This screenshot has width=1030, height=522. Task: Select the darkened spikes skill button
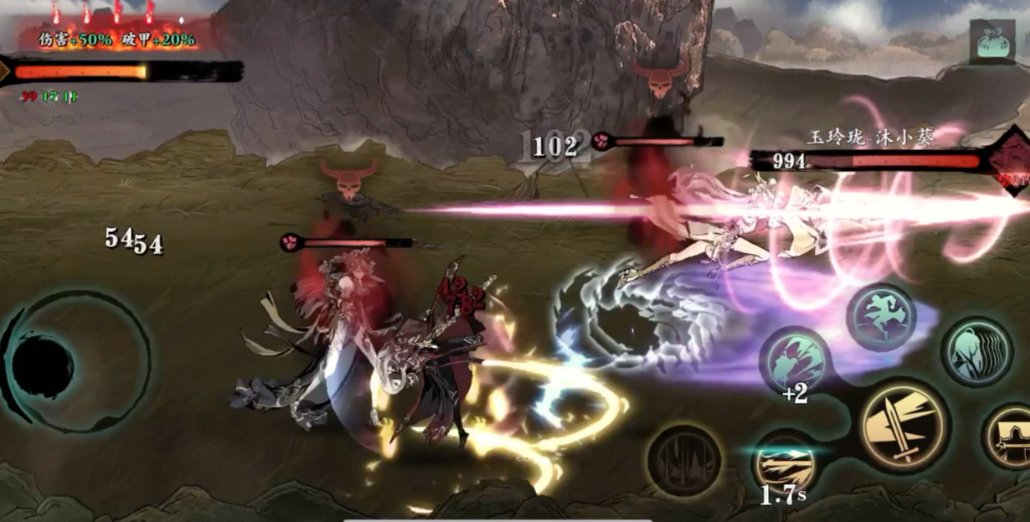point(684,461)
